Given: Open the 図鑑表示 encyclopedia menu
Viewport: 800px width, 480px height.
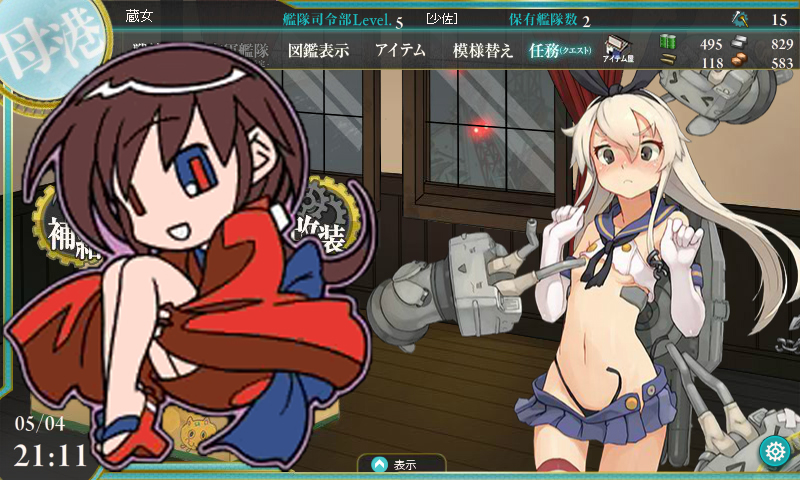Looking at the screenshot, I should point(318,50).
